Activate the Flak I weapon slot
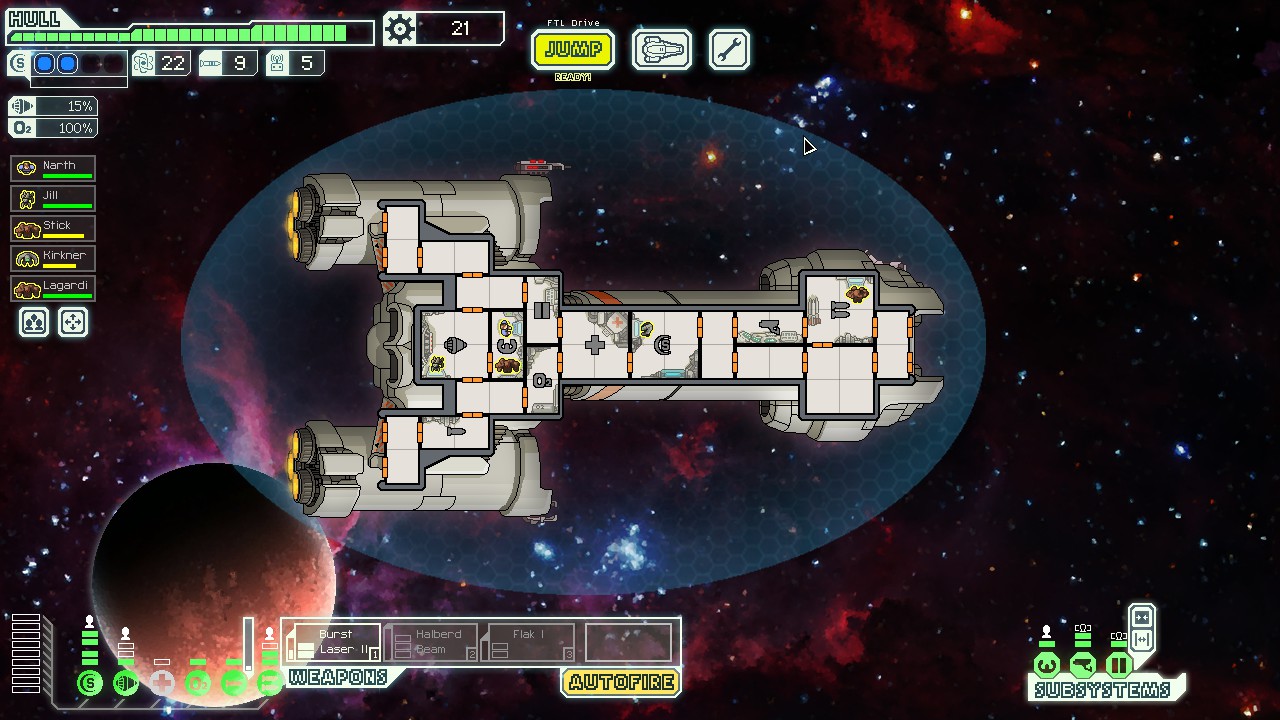1280x720 pixels. (x=528, y=642)
